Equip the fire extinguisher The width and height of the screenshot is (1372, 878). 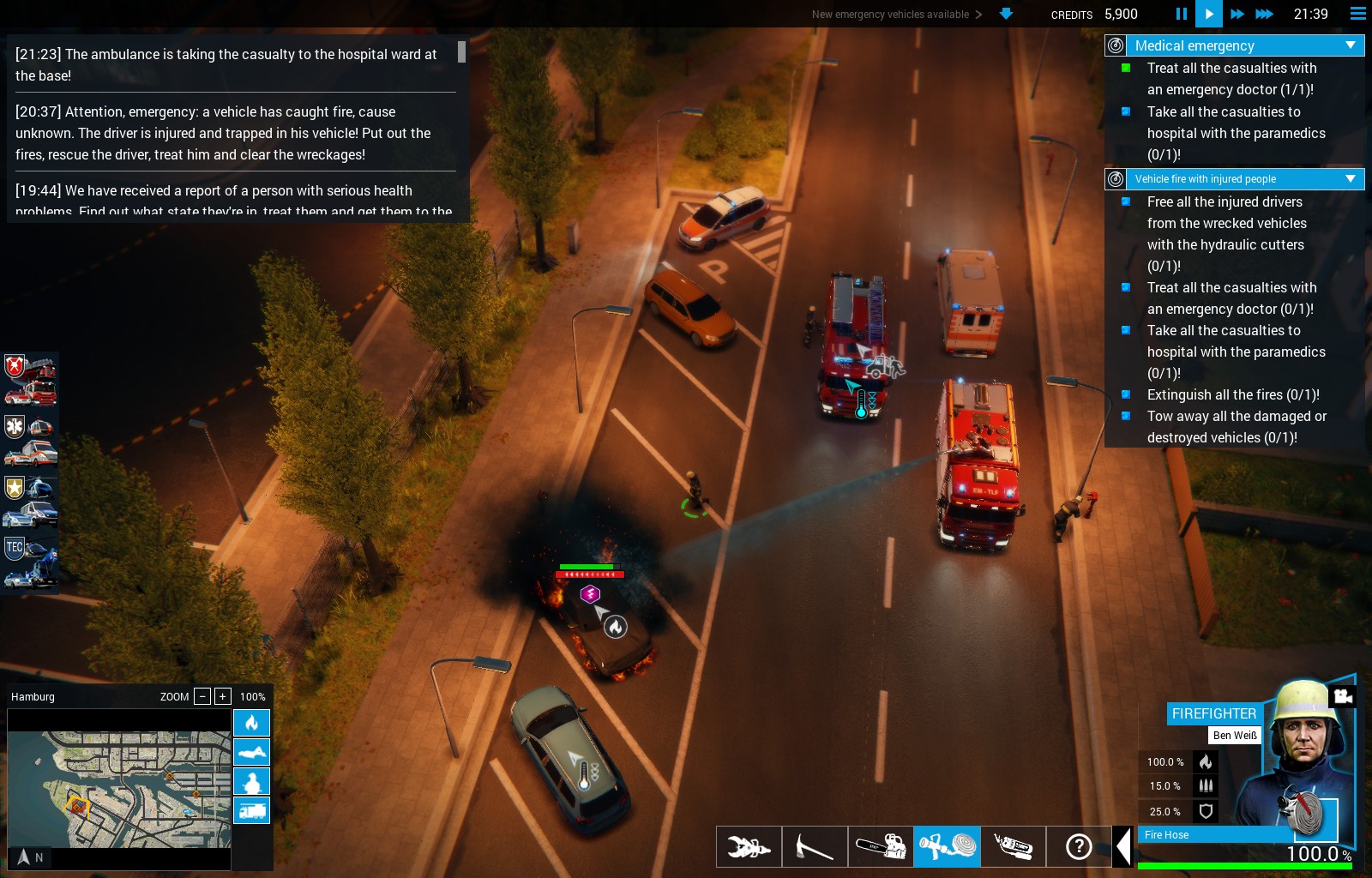(1013, 847)
